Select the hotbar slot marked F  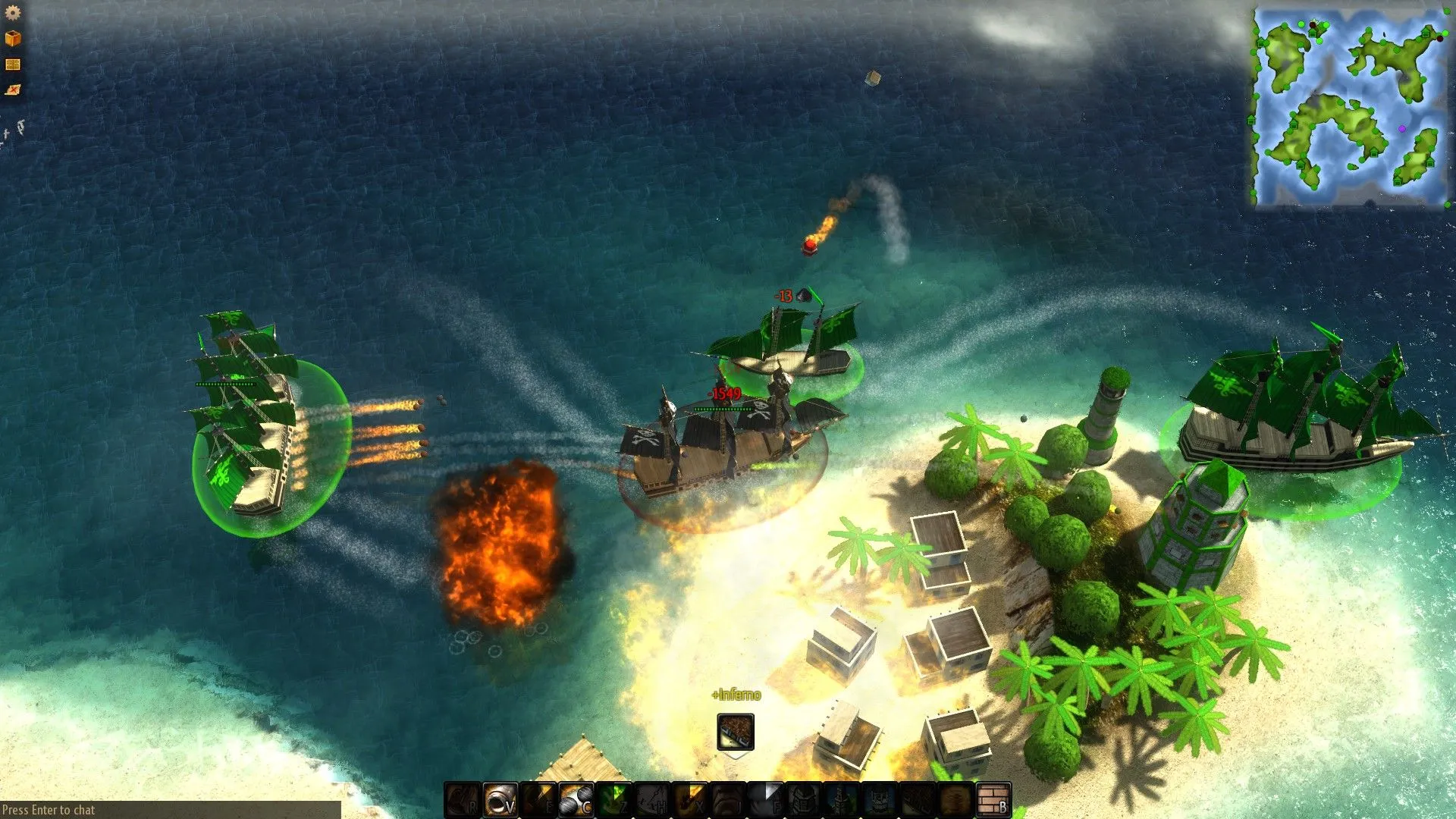click(766, 800)
